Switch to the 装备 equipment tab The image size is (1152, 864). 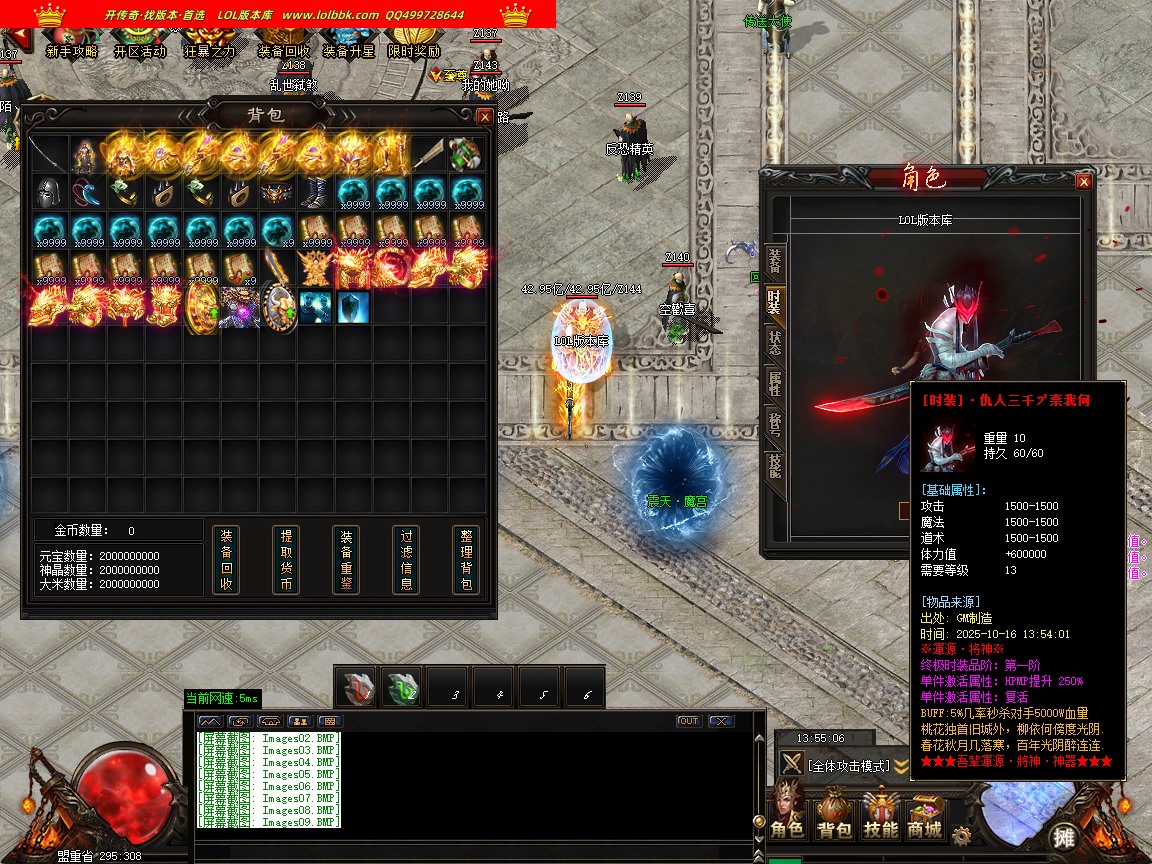[774, 262]
